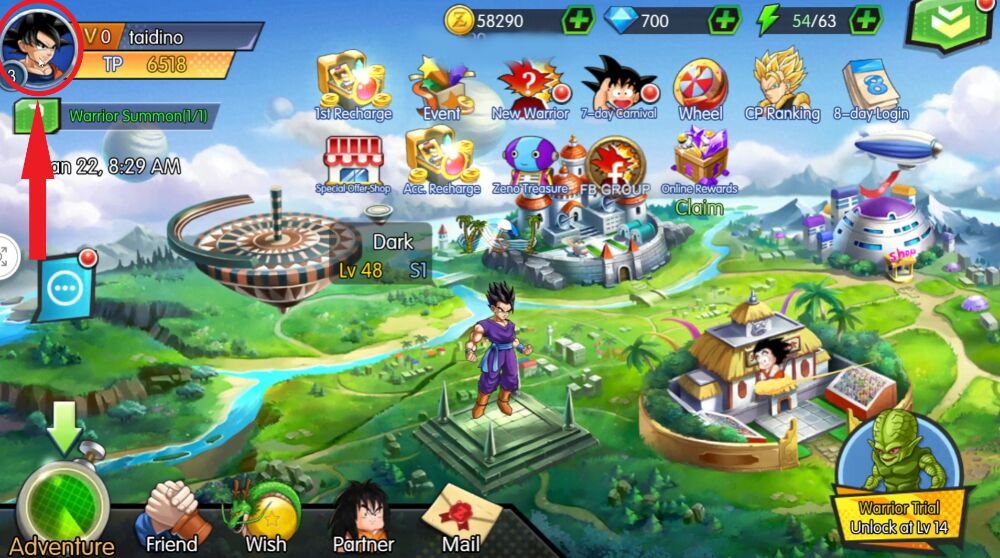Open the Event menu
1000x558 pixels.
pyautogui.click(x=441, y=86)
